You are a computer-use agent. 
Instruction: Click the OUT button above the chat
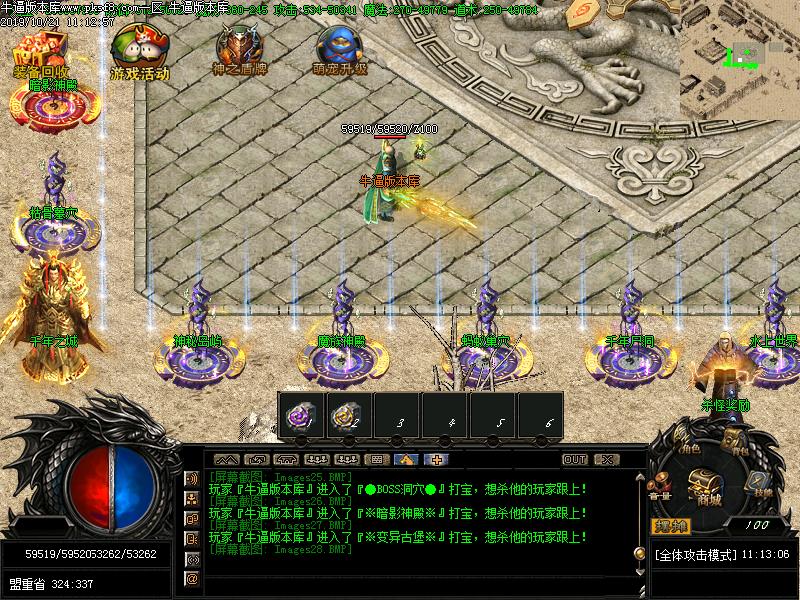point(575,460)
